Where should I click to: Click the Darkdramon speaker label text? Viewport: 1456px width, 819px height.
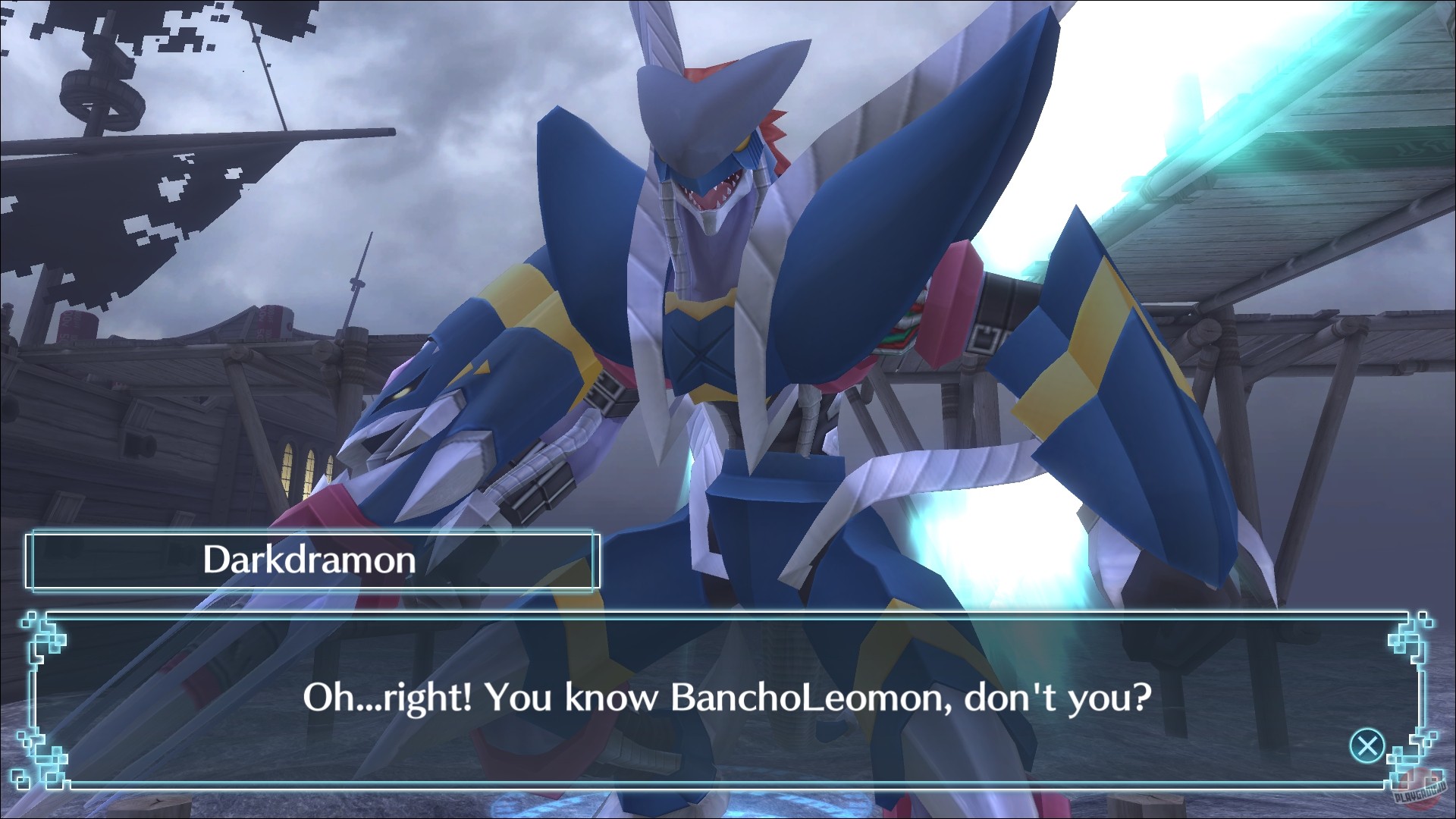(309, 561)
